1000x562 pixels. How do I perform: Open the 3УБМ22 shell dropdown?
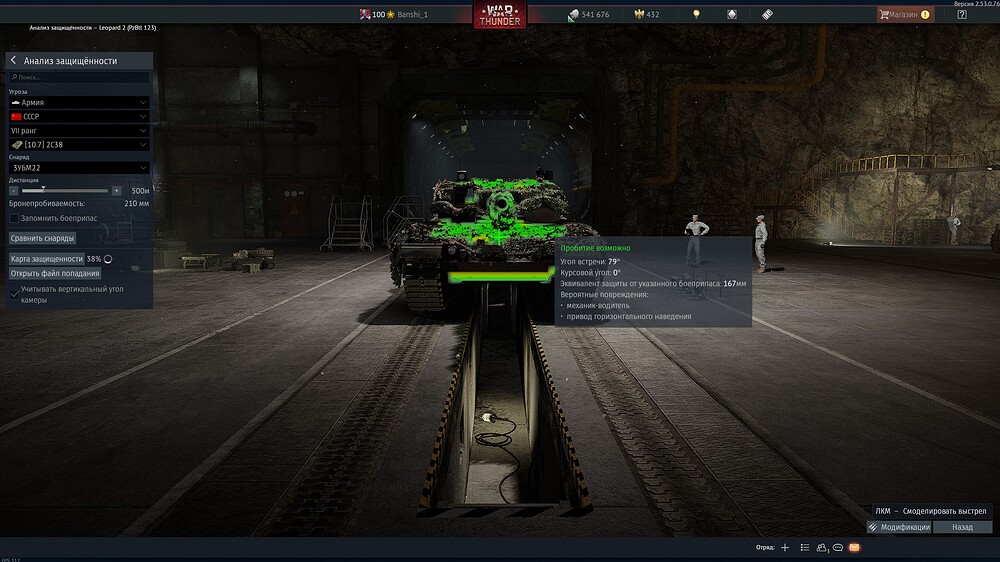pos(78,168)
